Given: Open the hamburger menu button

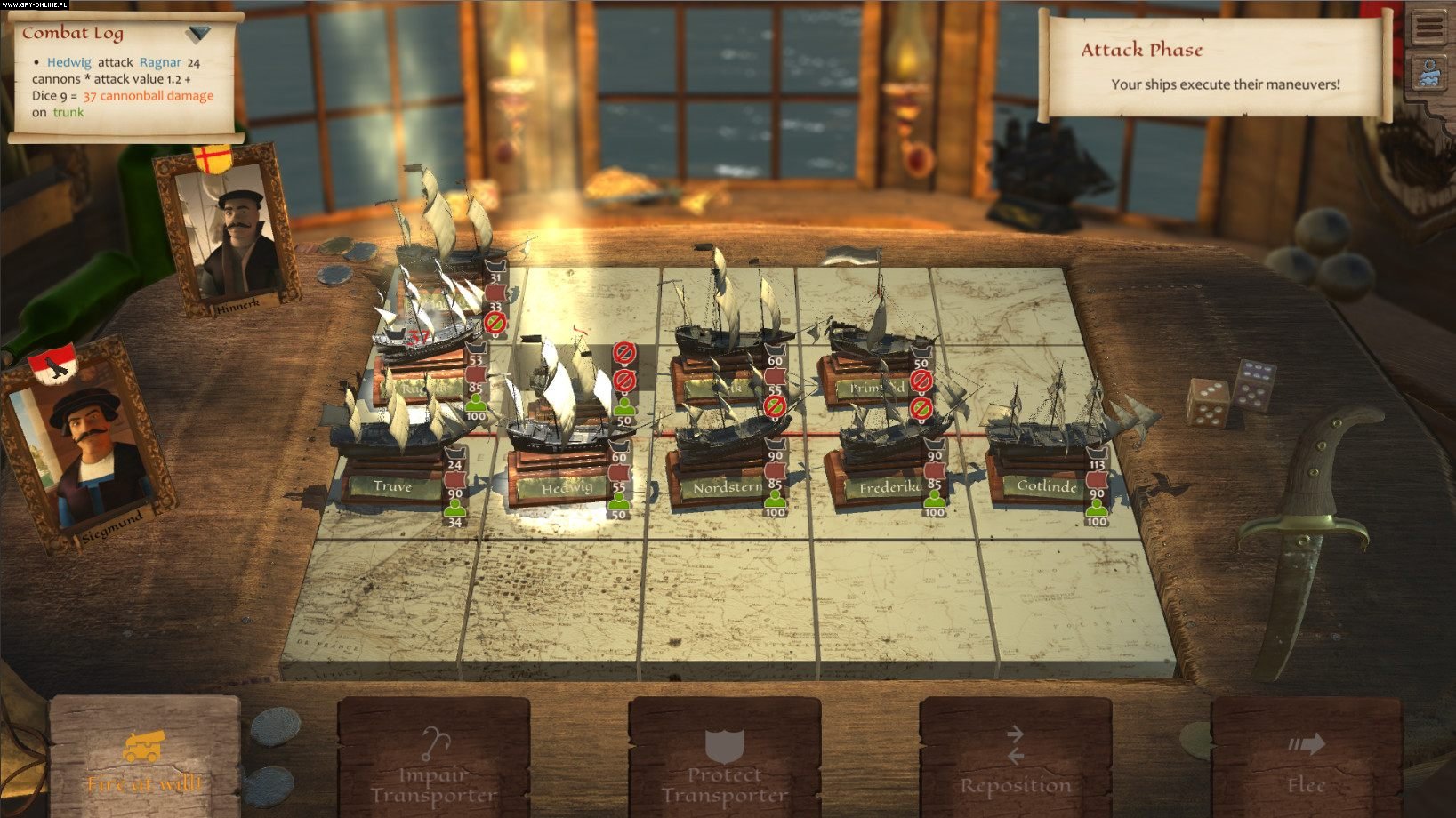Looking at the screenshot, I should tap(1429, 28).
